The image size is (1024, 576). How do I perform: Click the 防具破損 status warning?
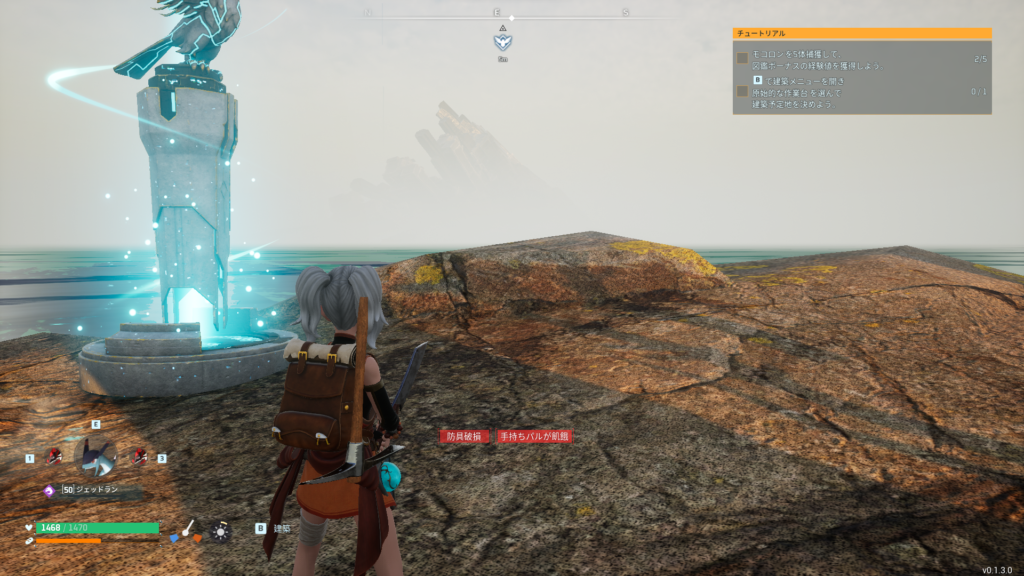pyautogui.click(x=464, y=436)
